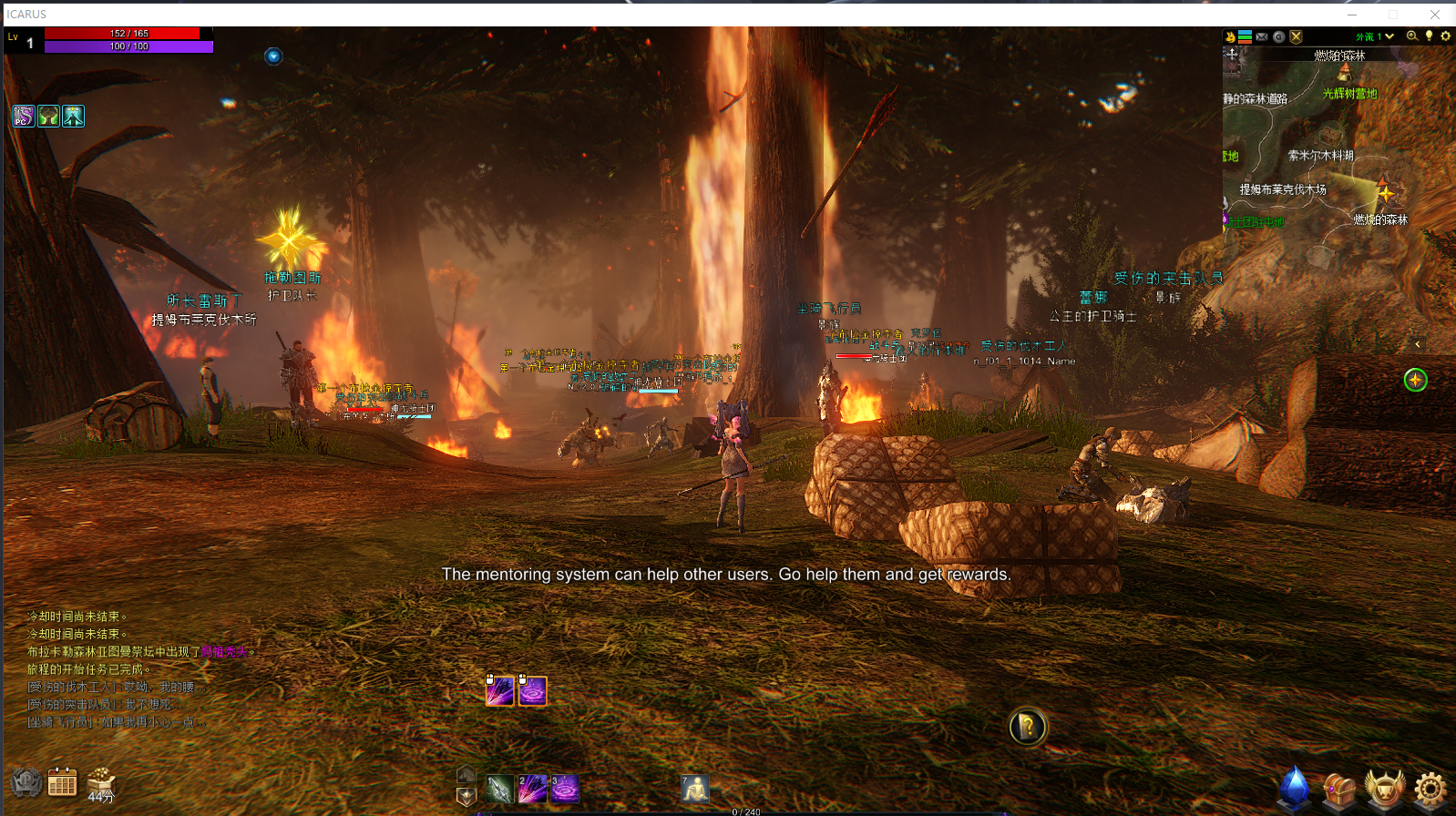
Task: Activate the purple slash skill in slot 2
Action: click(x=532, y=789)
